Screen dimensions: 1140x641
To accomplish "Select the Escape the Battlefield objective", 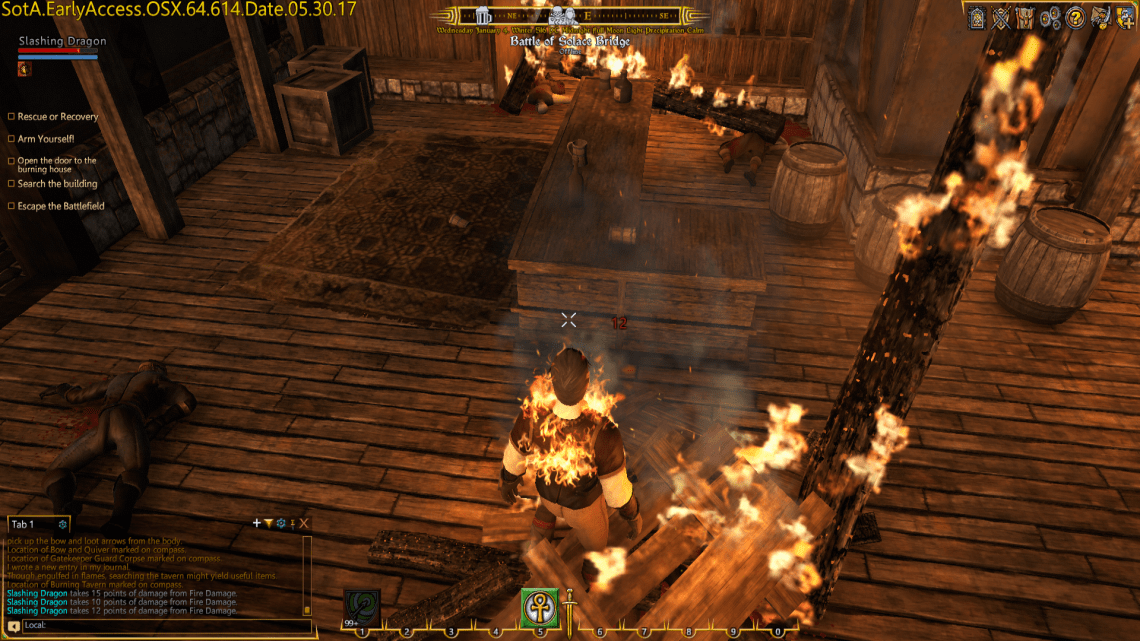I will (60, 206).
